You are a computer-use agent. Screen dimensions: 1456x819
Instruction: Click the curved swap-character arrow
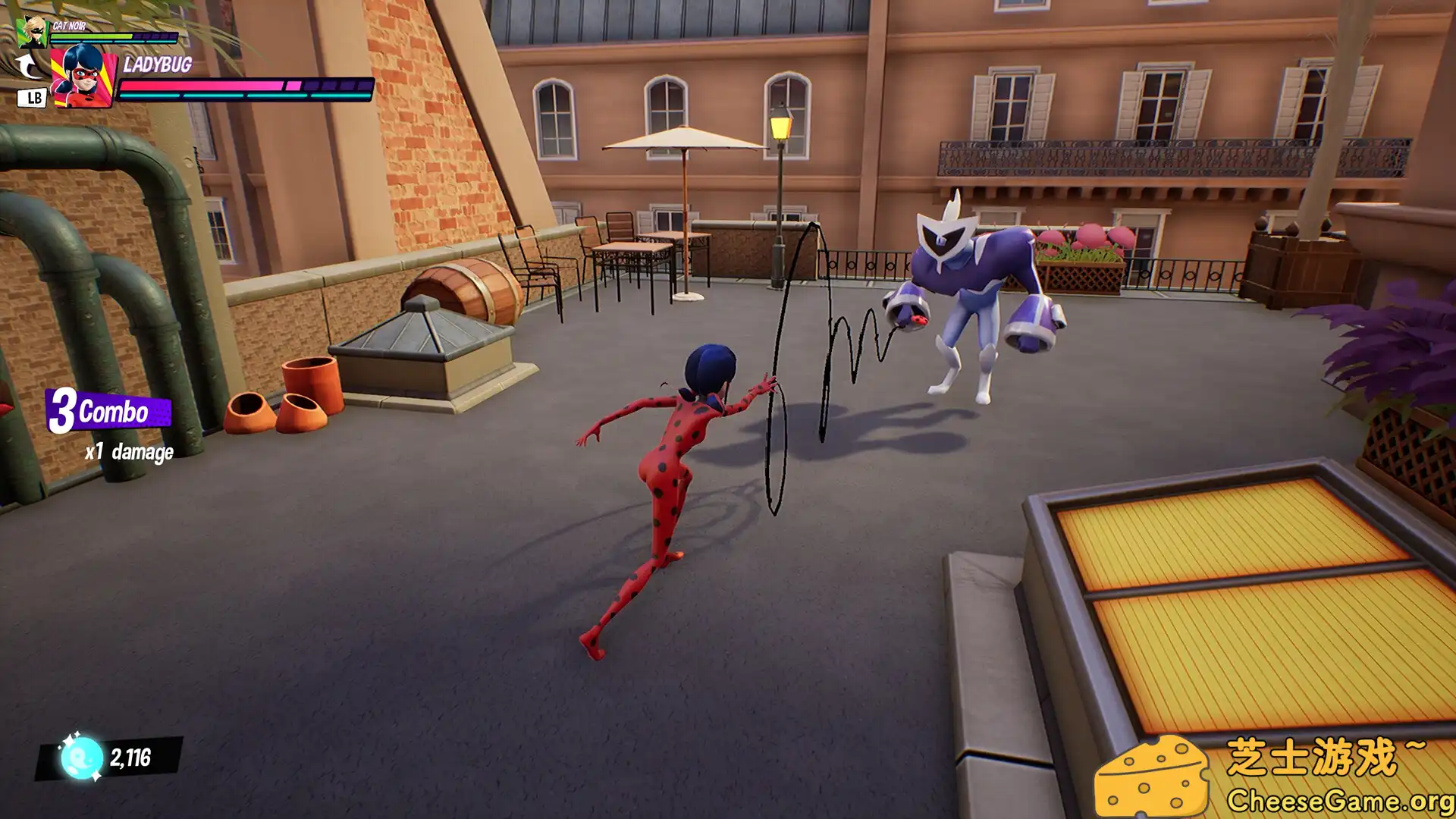pos(27,66)
